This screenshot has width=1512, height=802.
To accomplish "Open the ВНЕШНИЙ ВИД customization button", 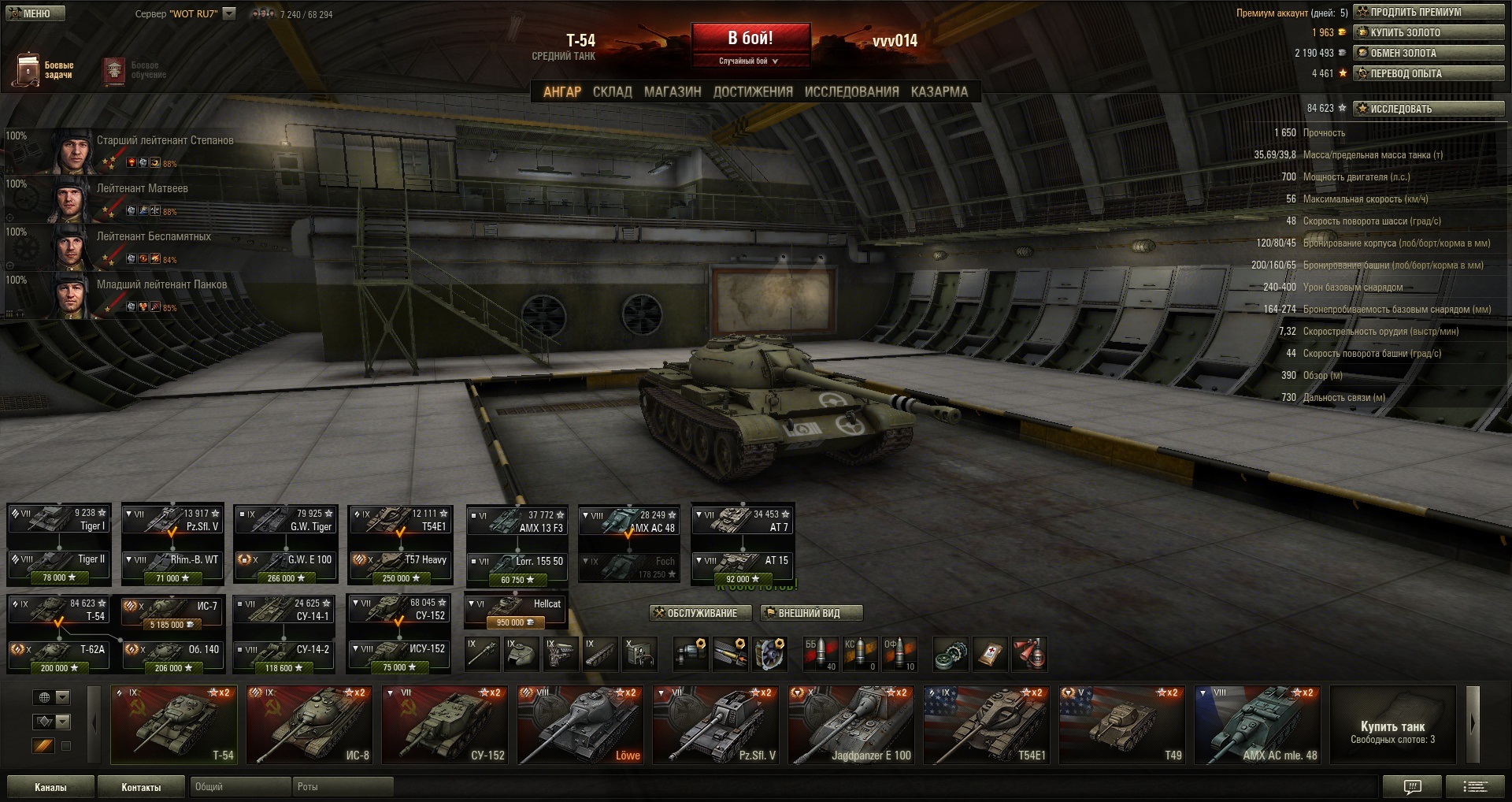I will (811, 613).
